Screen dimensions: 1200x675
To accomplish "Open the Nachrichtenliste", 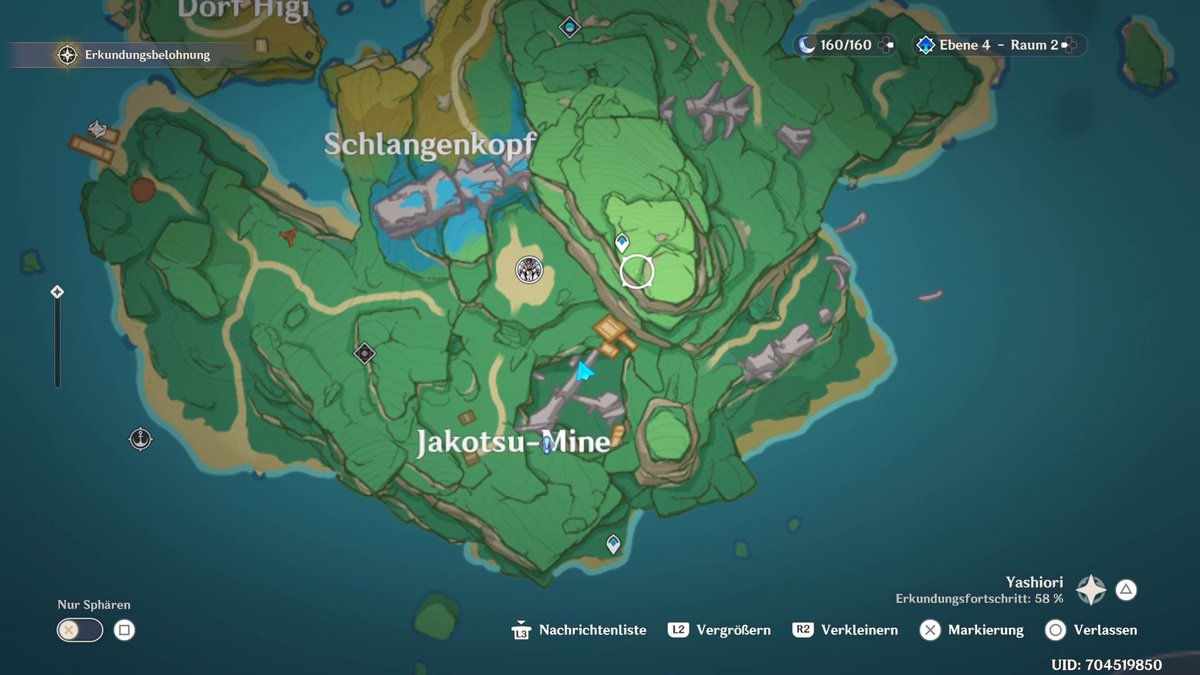I will coord(581,630).
